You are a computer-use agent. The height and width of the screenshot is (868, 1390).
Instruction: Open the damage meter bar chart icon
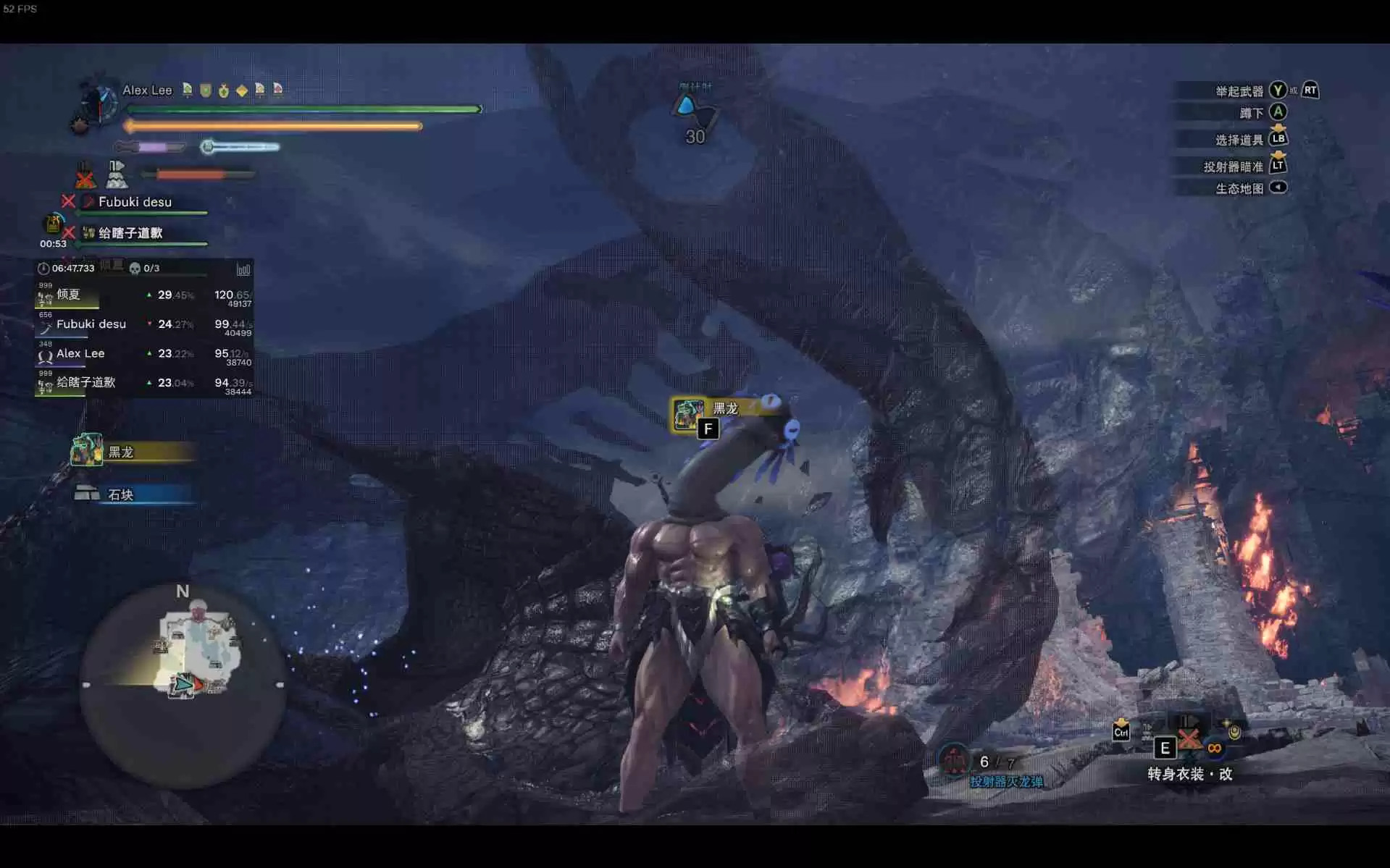243,269
